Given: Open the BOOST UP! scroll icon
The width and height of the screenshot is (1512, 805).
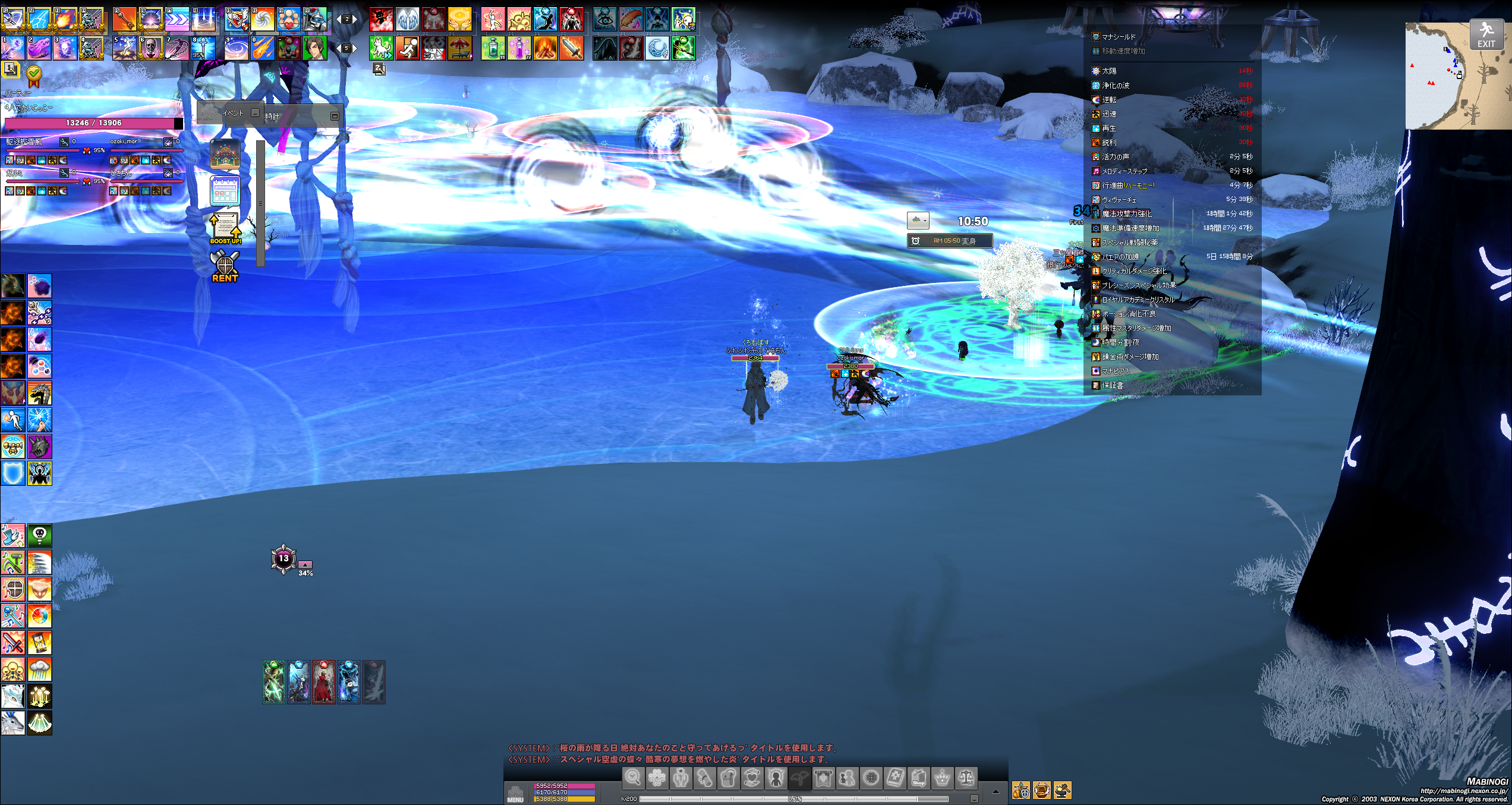Looking at the screenshot, I should click(x=225, y=228).
